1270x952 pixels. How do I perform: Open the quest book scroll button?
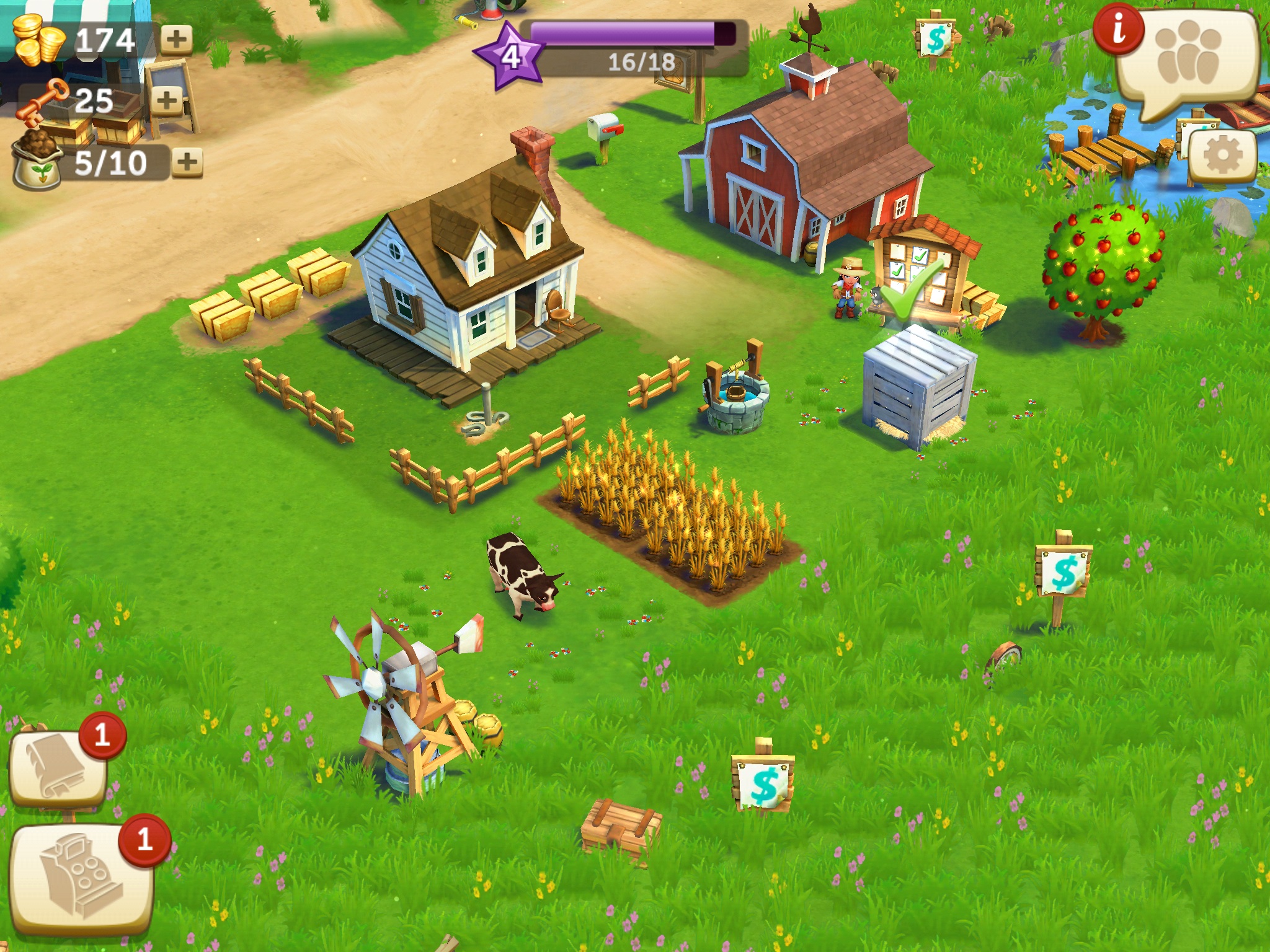pos(58,769)
